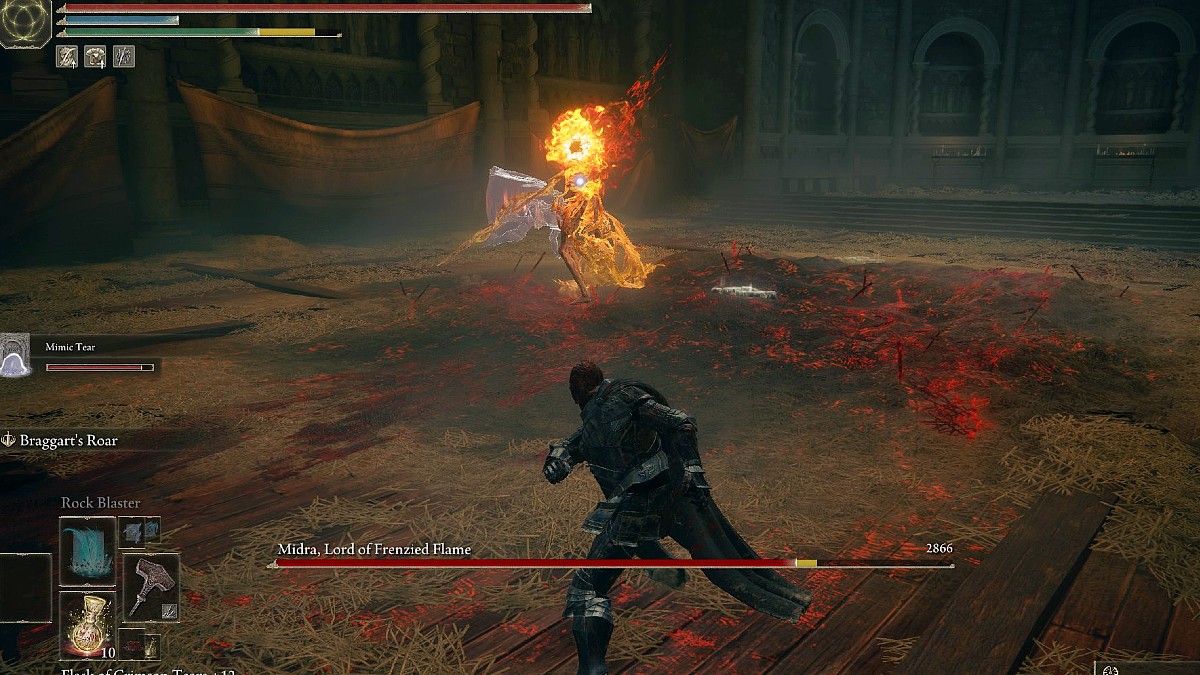1200x675 pixels.
Task: Select the Rock Blaster spell slot
Action: [x=88, y=552]
